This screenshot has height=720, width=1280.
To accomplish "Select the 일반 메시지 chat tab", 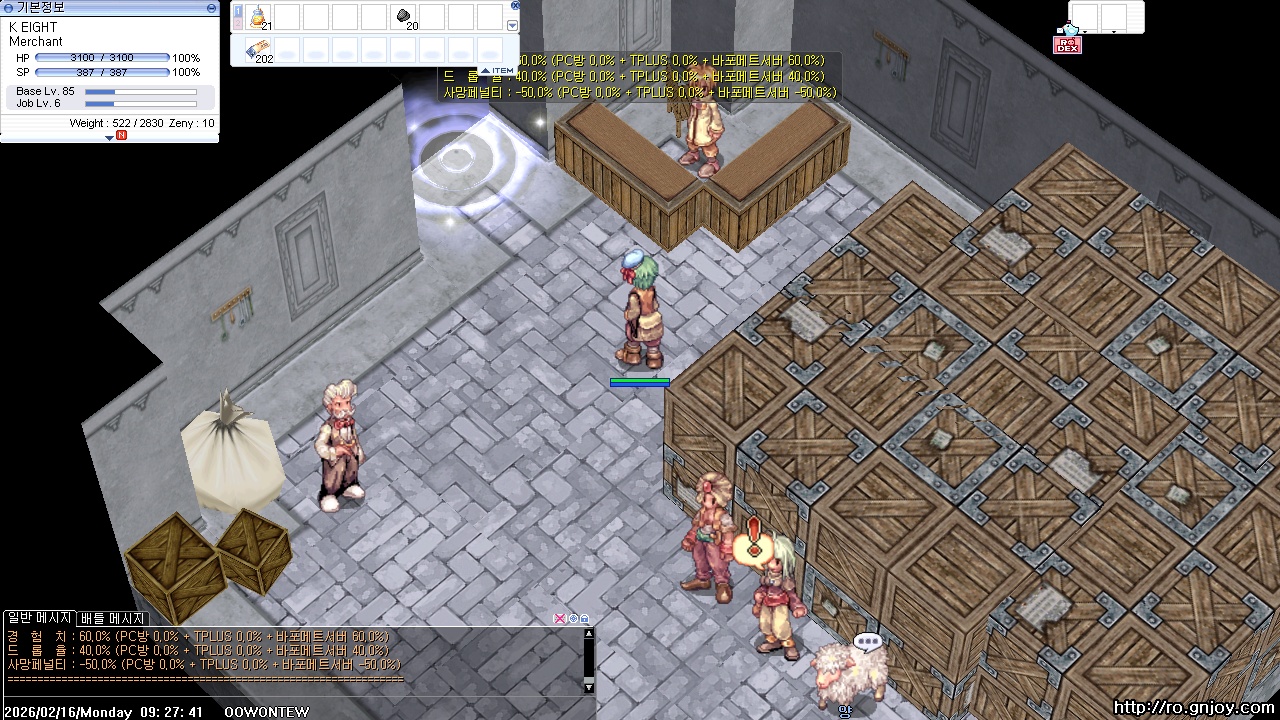I will pyautogui.click(x=40, y=619).
